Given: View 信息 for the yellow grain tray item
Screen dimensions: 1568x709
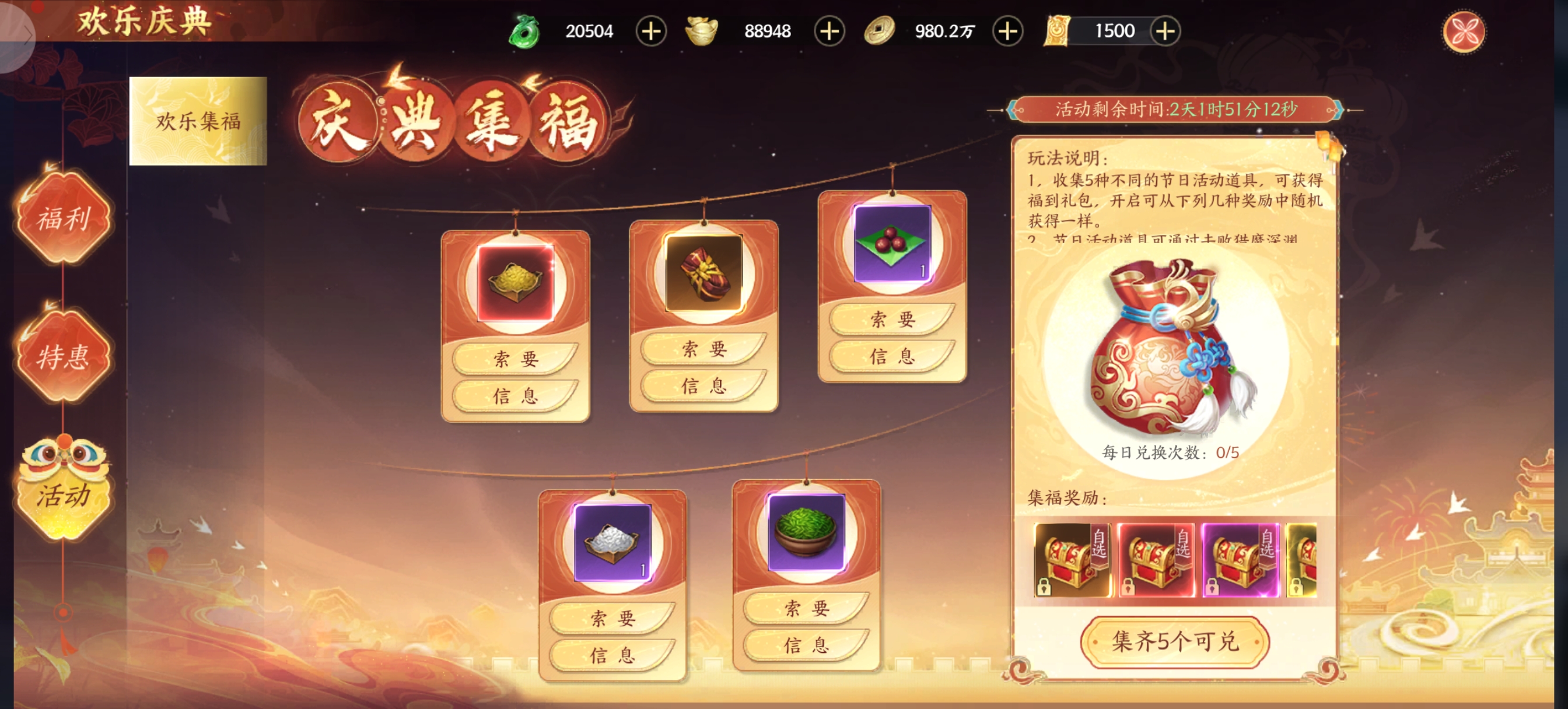Looking at the screenshot, I should [x=515, y=395].
